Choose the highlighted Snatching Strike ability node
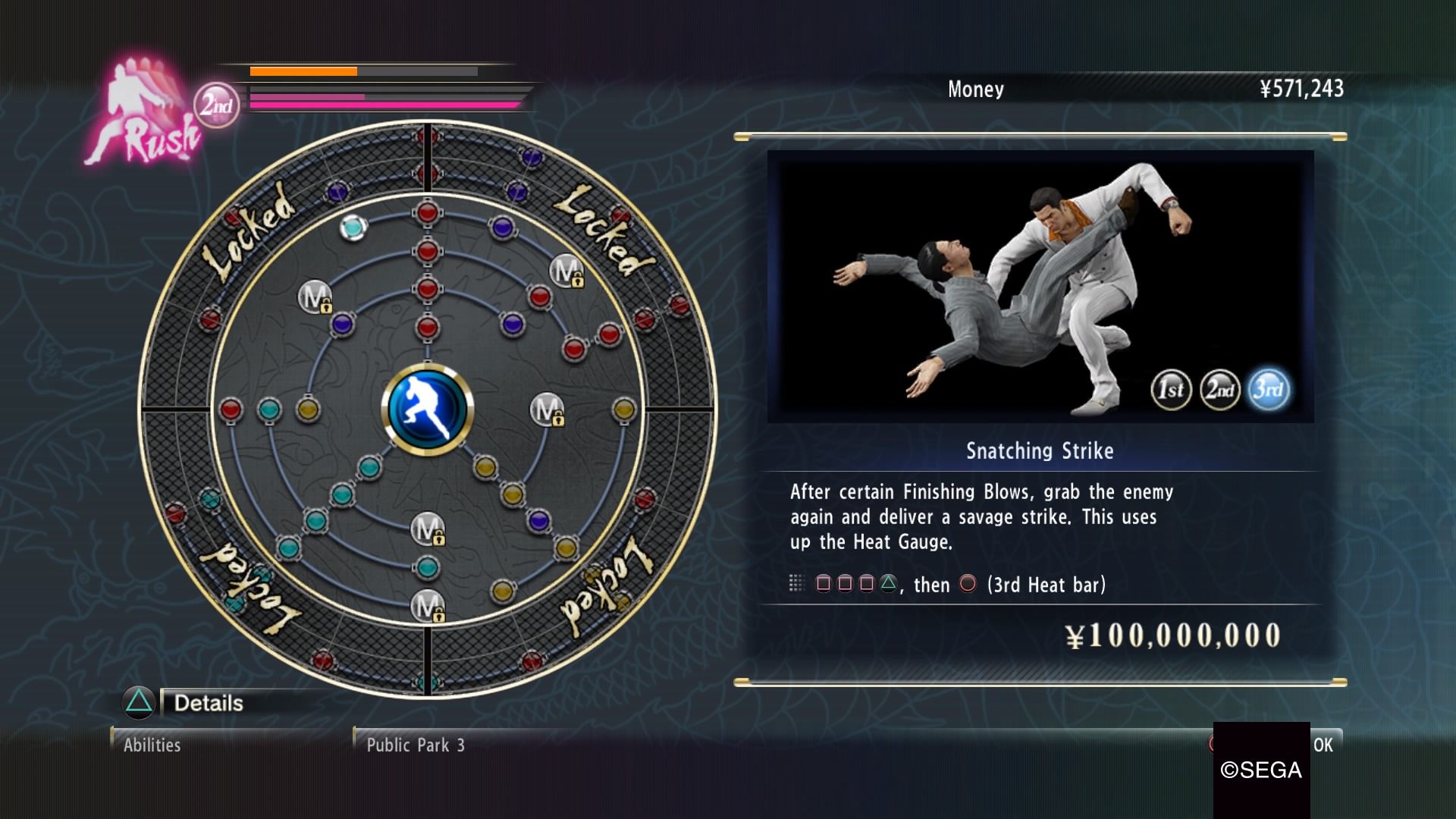 353,226
